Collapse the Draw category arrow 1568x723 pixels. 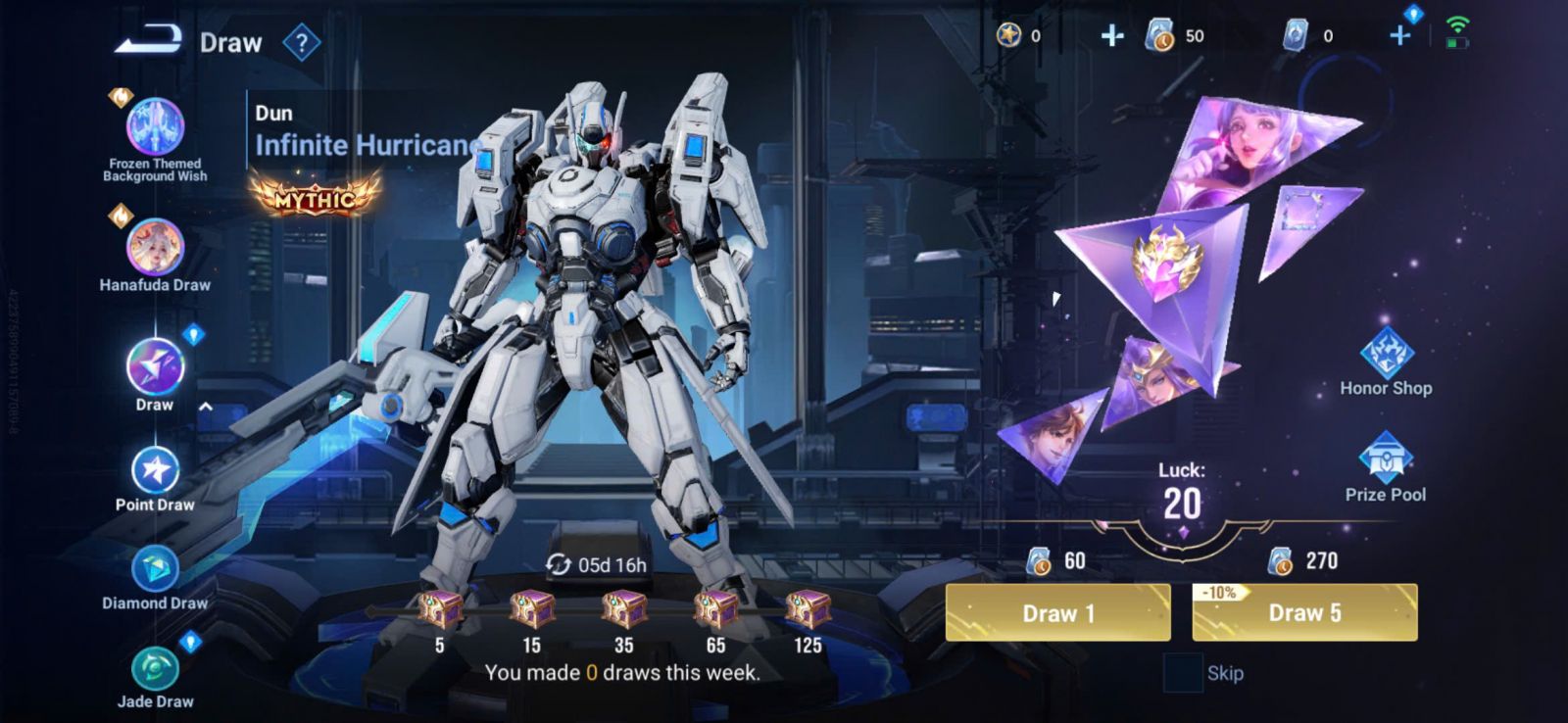206,407
